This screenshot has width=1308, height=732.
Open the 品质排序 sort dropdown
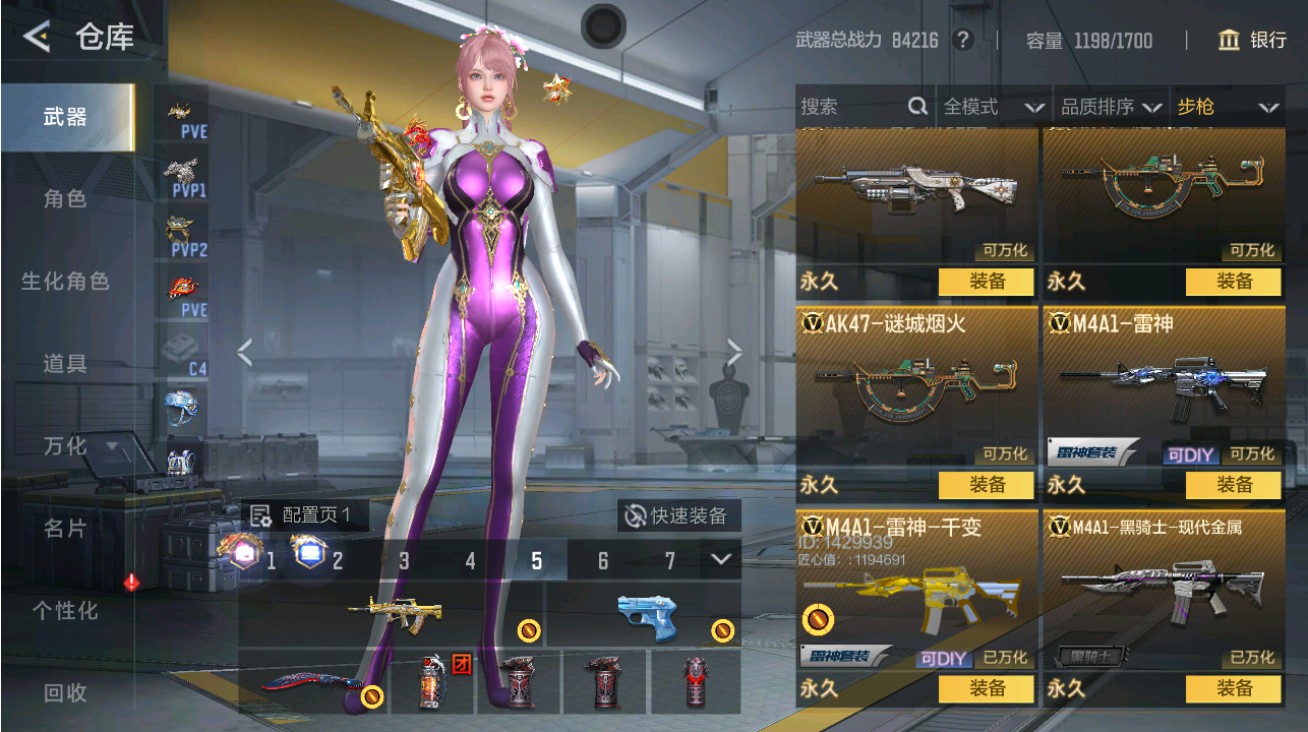tap(1111, 107)
